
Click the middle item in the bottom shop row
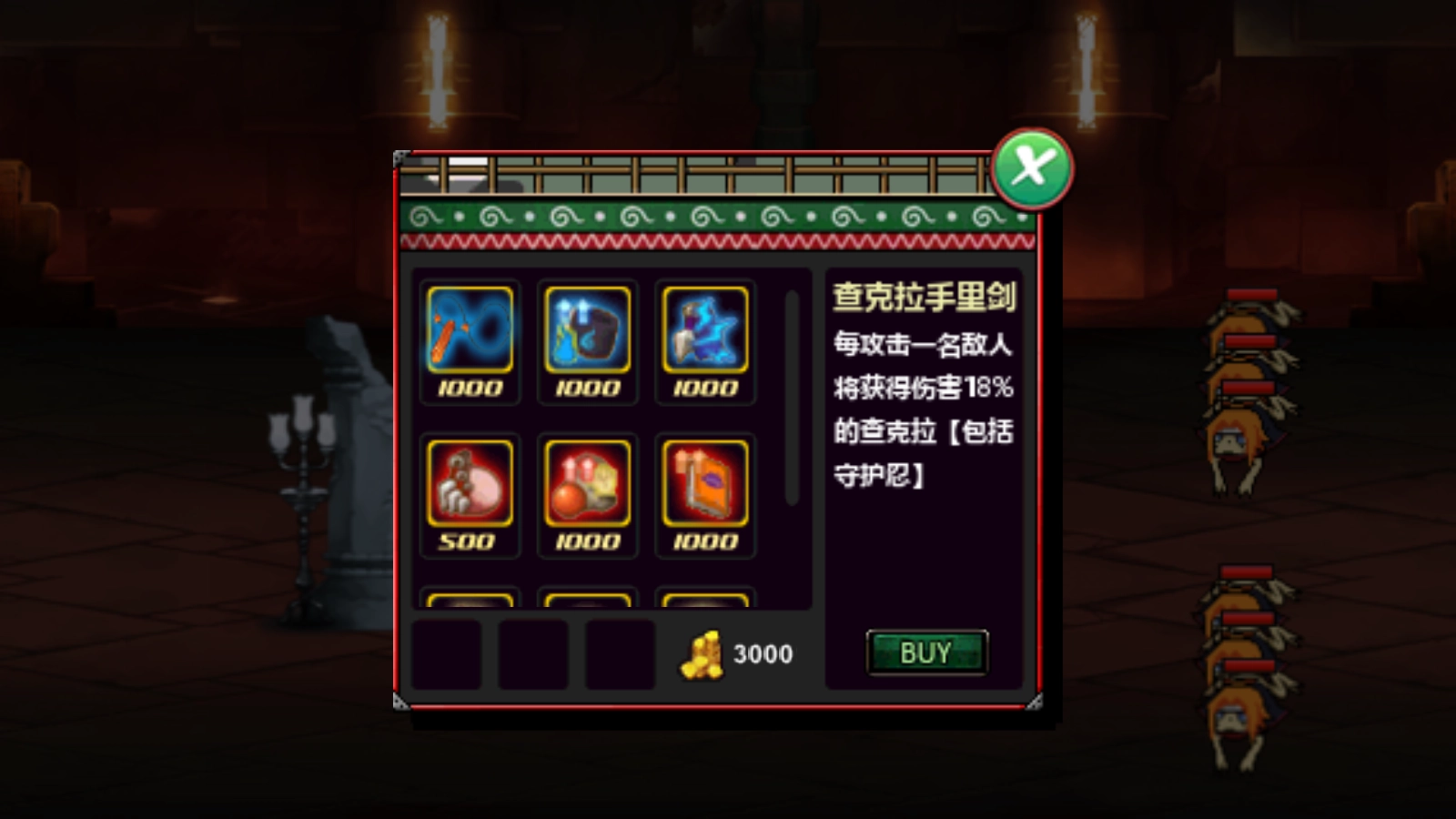click(x=535, y=653)
